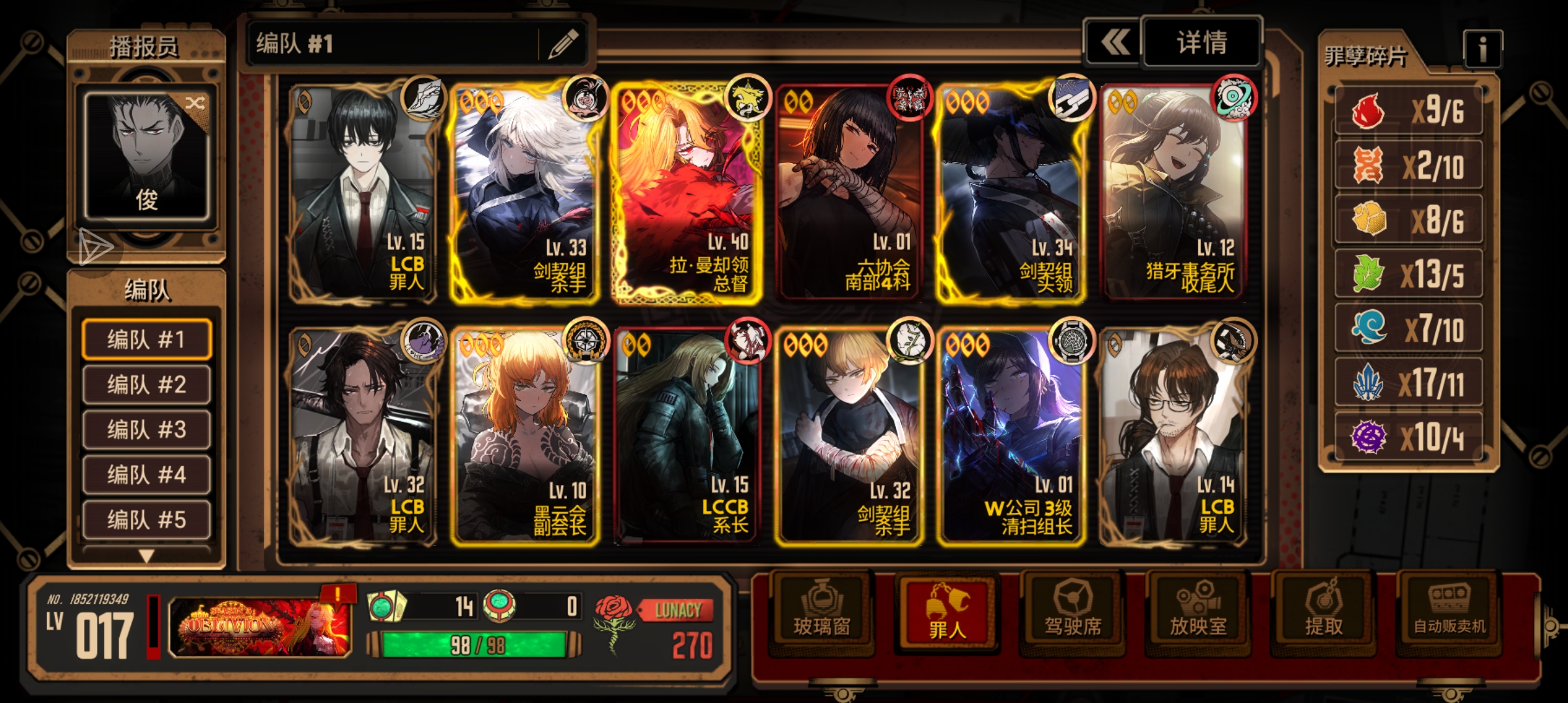Change the announcer 俊 portrait
1568x703 pixels.
coord(147,156)
